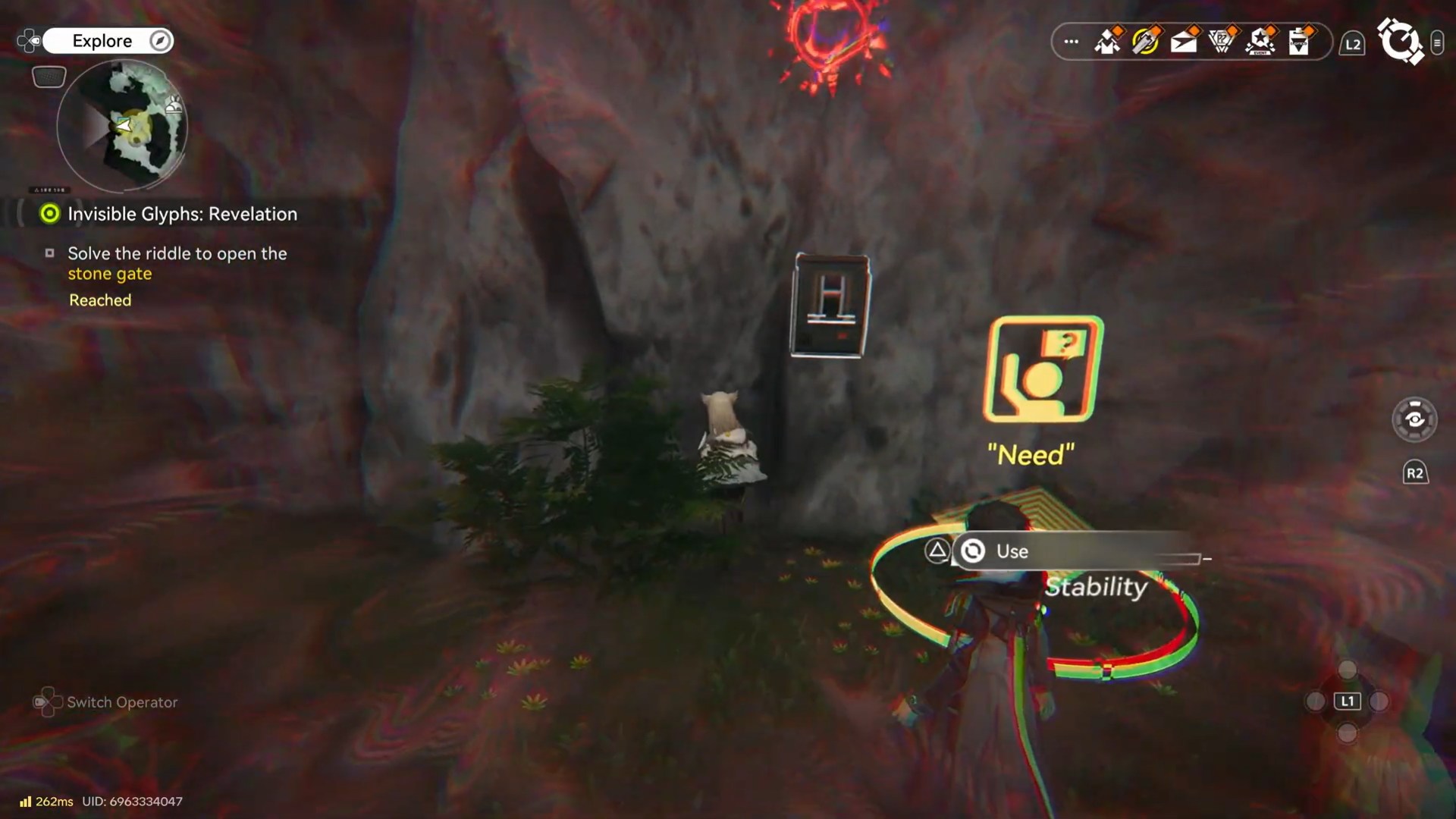This screenshot has height=819, width=1456.
Task: Adjust the Stability ring indicator
Action: [1095, 587]
